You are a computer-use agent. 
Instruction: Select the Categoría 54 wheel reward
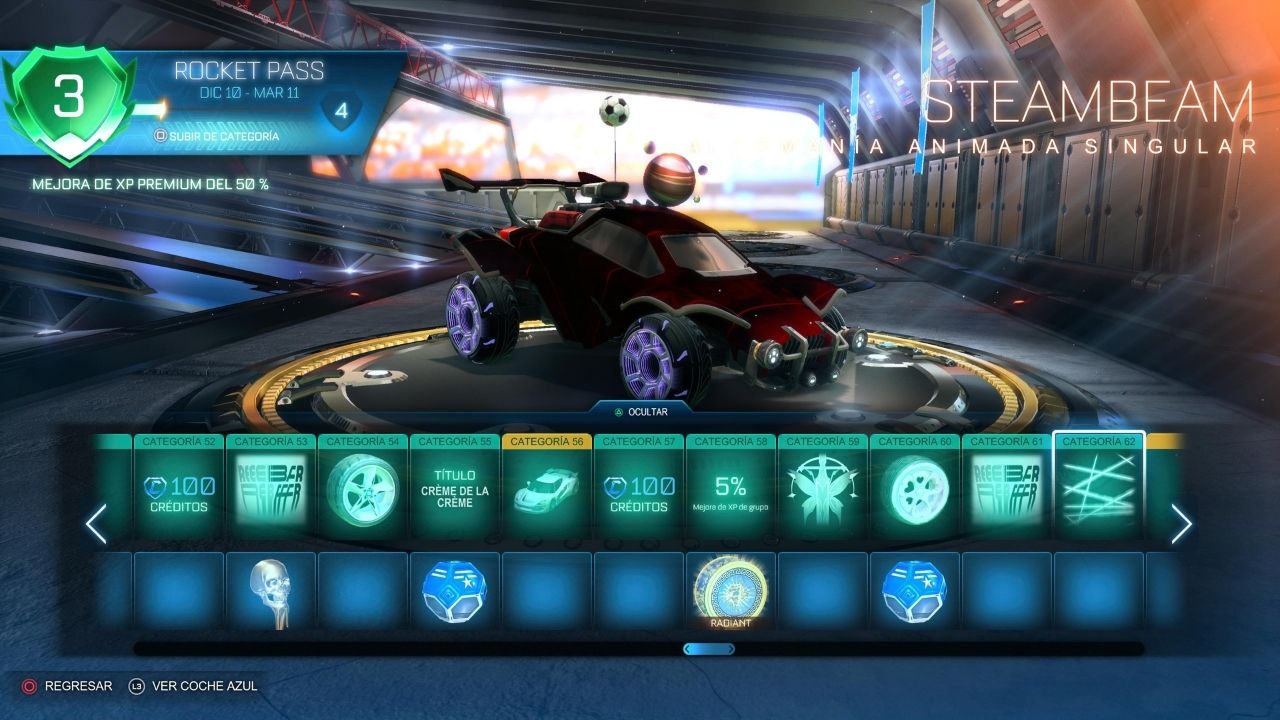pyautogui.click(x=364, y=491)
